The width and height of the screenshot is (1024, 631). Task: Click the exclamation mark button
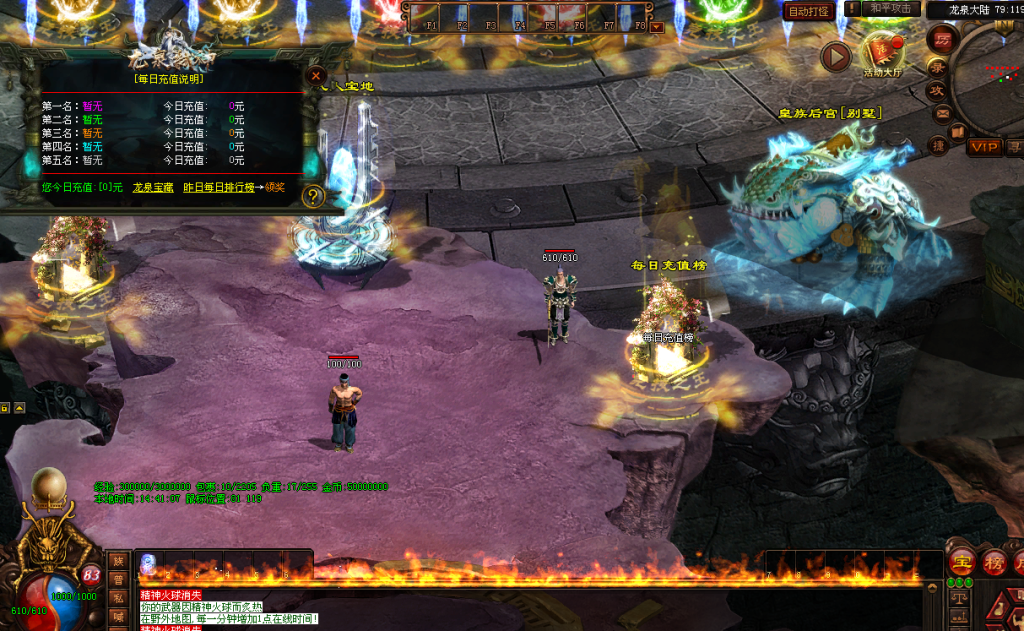click(x=852, y=9)
